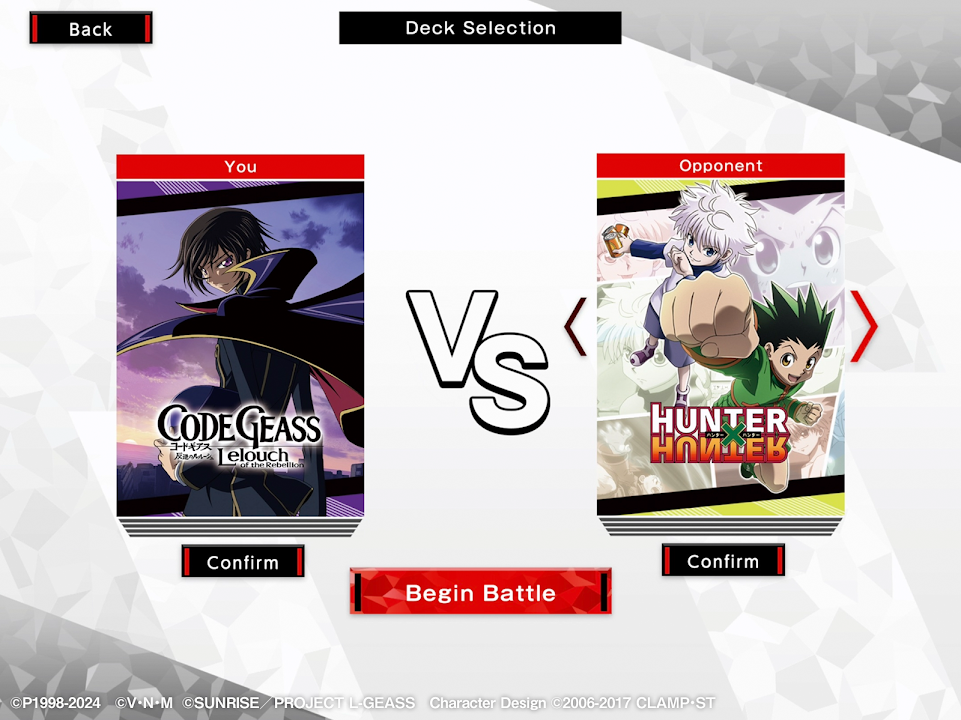Show the next opponent deck with right arrow

(x=864, y=326)
